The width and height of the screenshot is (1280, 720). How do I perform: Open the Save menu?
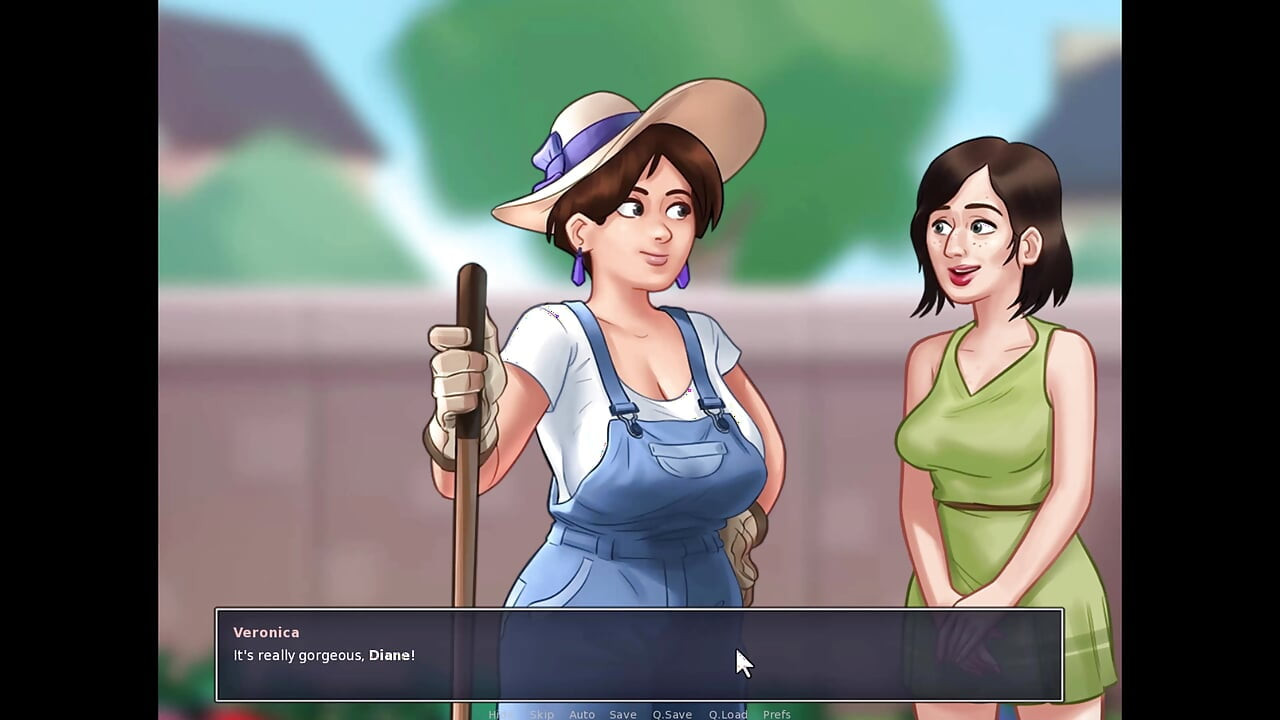[x=623, y=714]
